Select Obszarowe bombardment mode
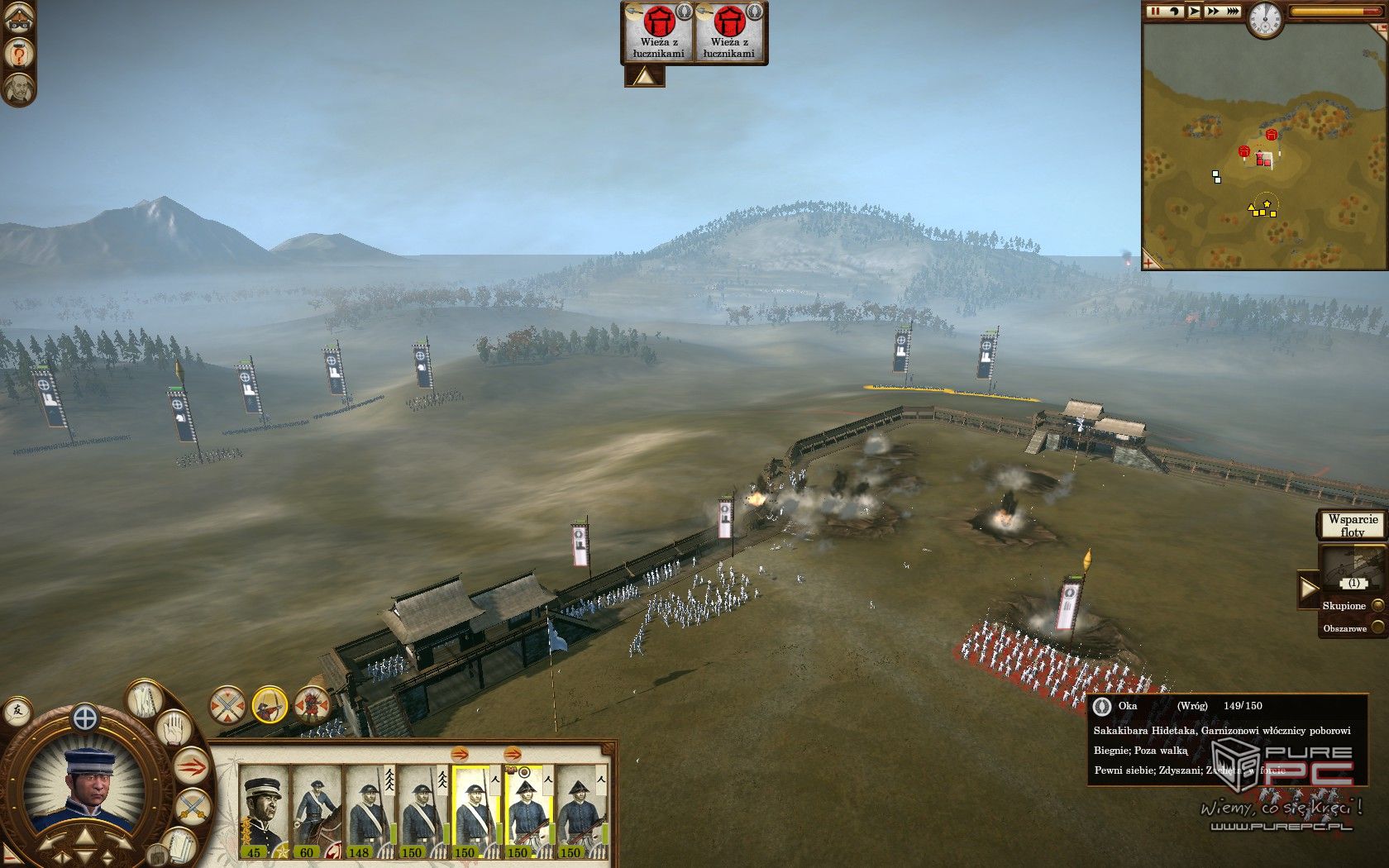 tap(1377, 628)
